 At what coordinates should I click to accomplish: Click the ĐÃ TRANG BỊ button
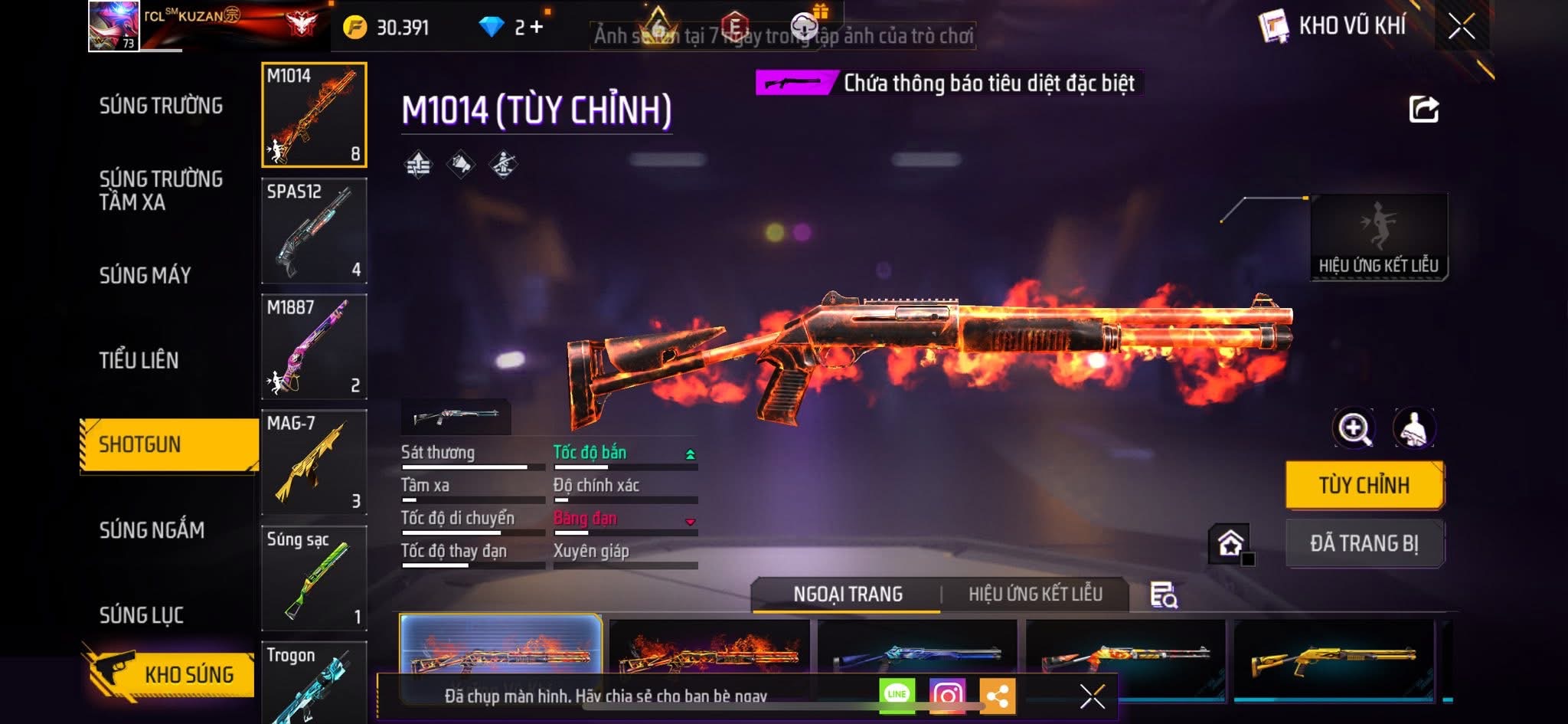1364,543
